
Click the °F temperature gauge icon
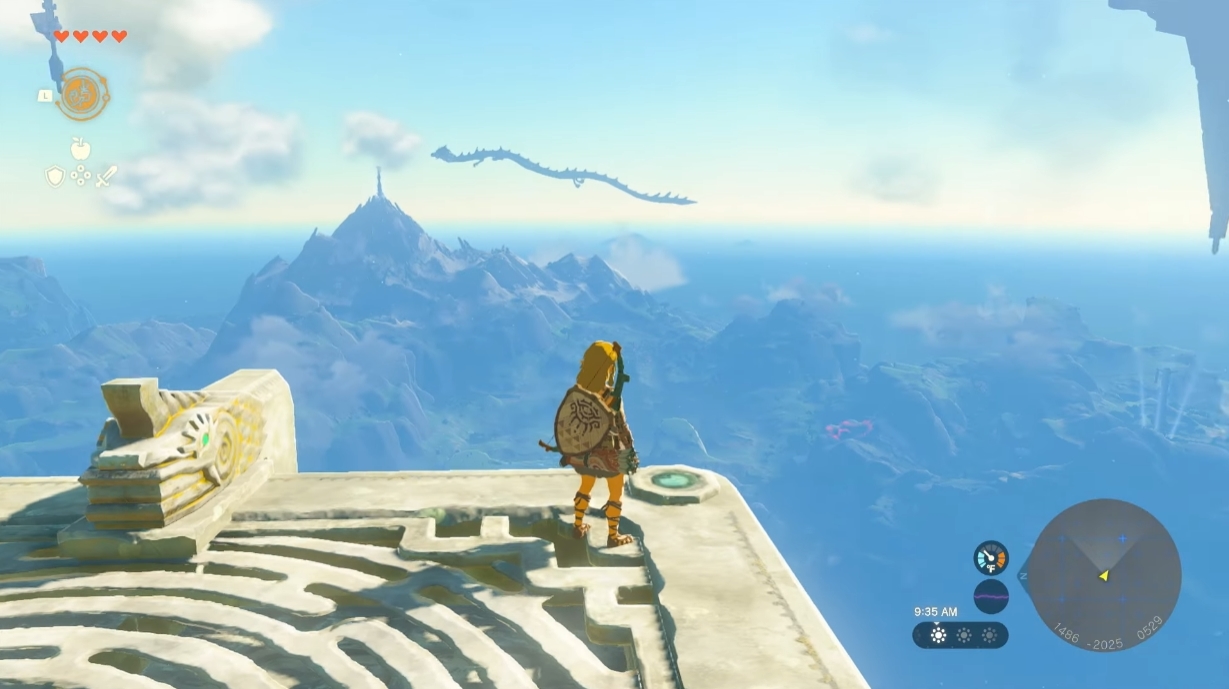pos(991,557)
